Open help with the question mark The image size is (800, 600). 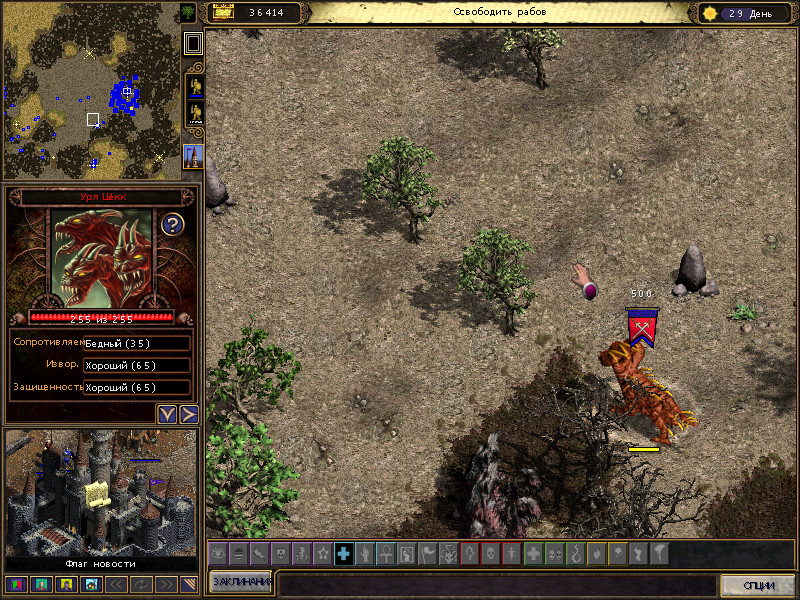click(x=172, y=225)
